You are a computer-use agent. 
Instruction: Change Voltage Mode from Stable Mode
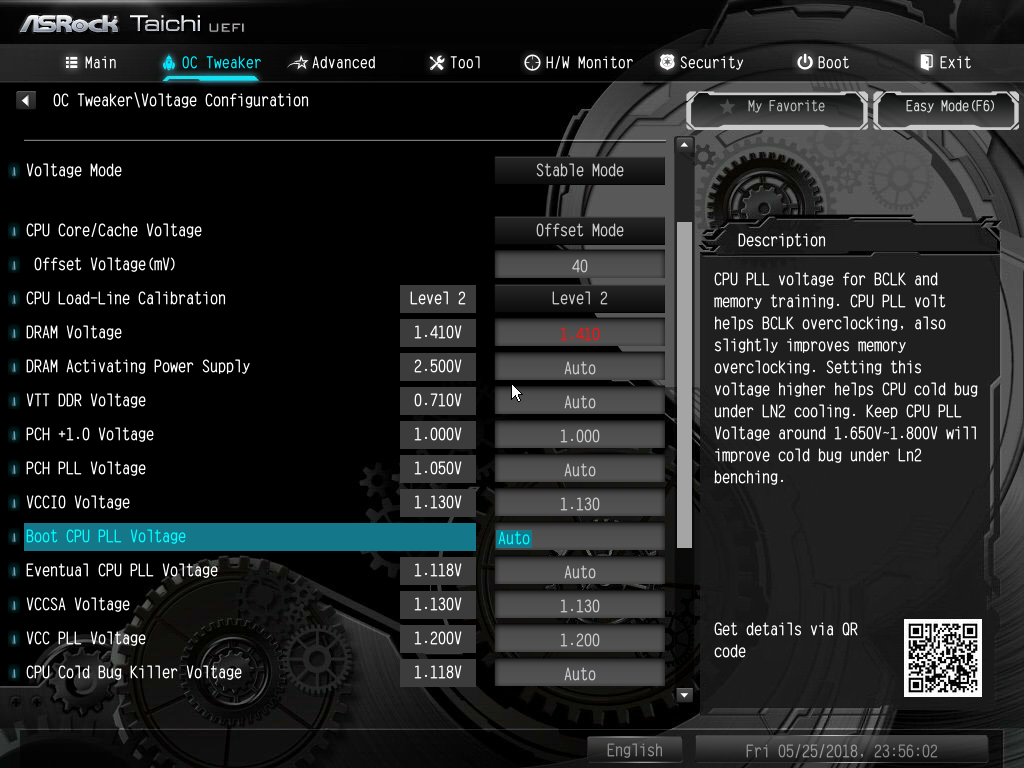(579, 171)
